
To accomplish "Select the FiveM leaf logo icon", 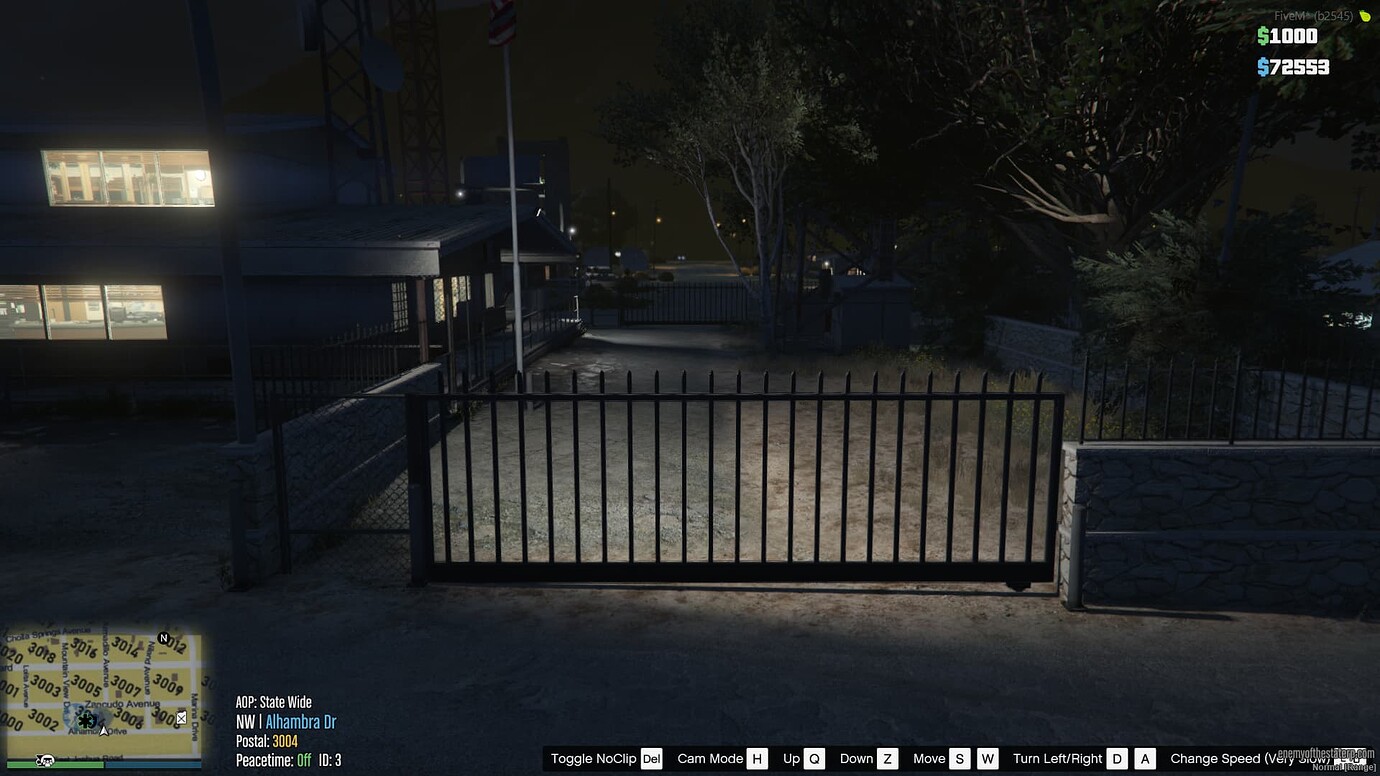I will click(x=1366, y=17).
